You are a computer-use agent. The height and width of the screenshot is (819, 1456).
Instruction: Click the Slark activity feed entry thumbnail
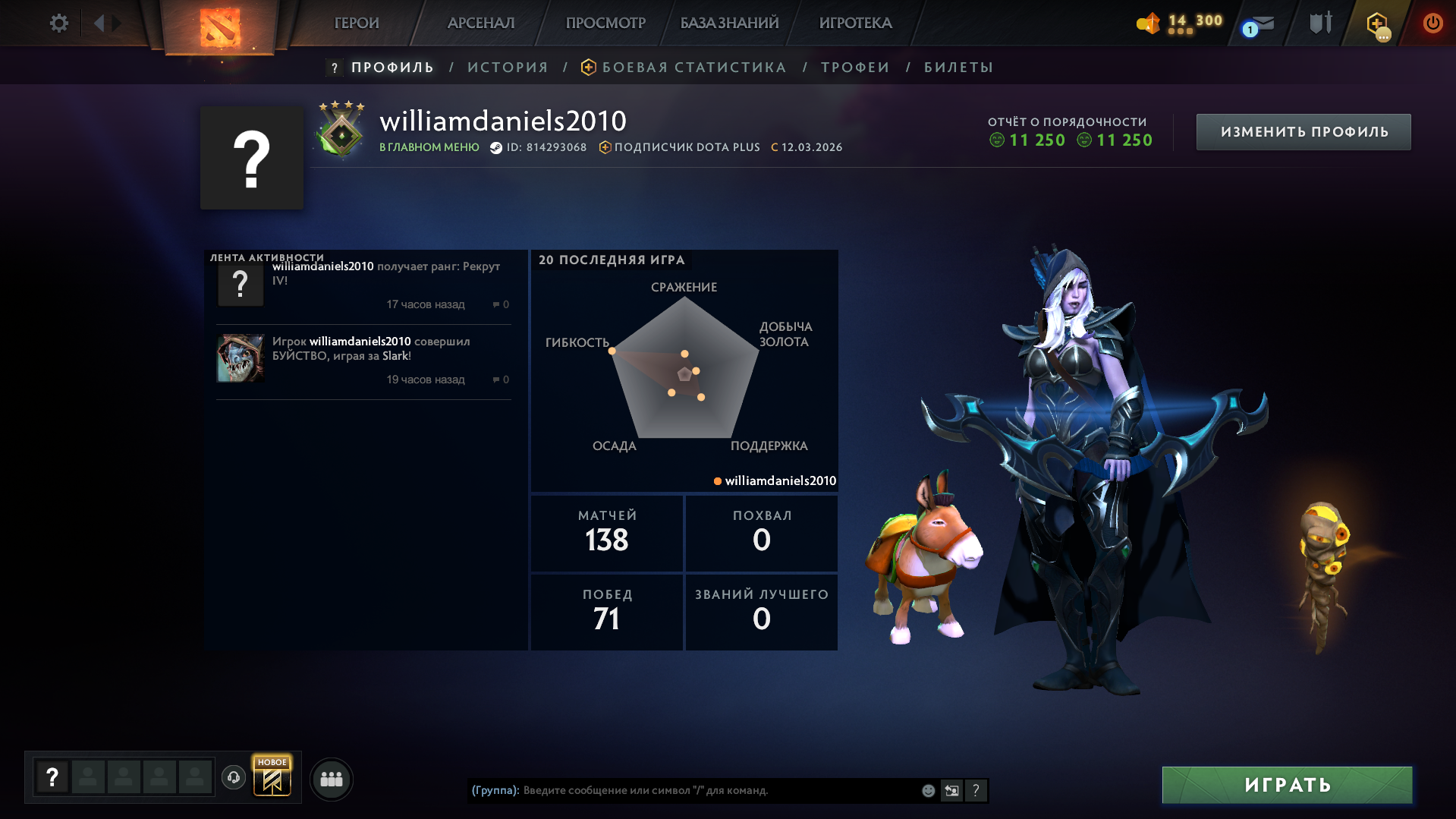click(x=241, y=357)
